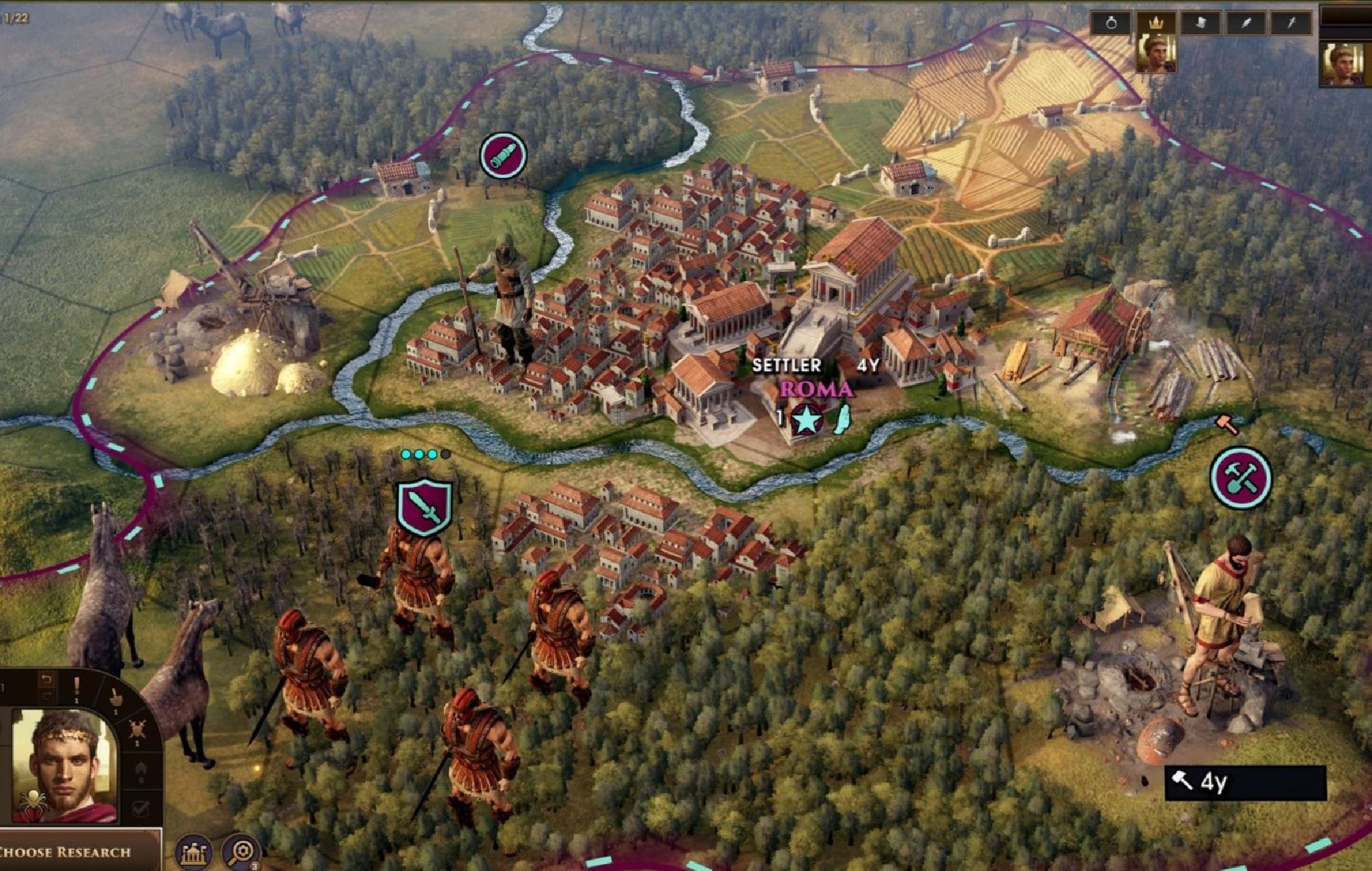Click the checkmark icon below the house
This screenshot has height=871, width=1372.
point(141,809)
